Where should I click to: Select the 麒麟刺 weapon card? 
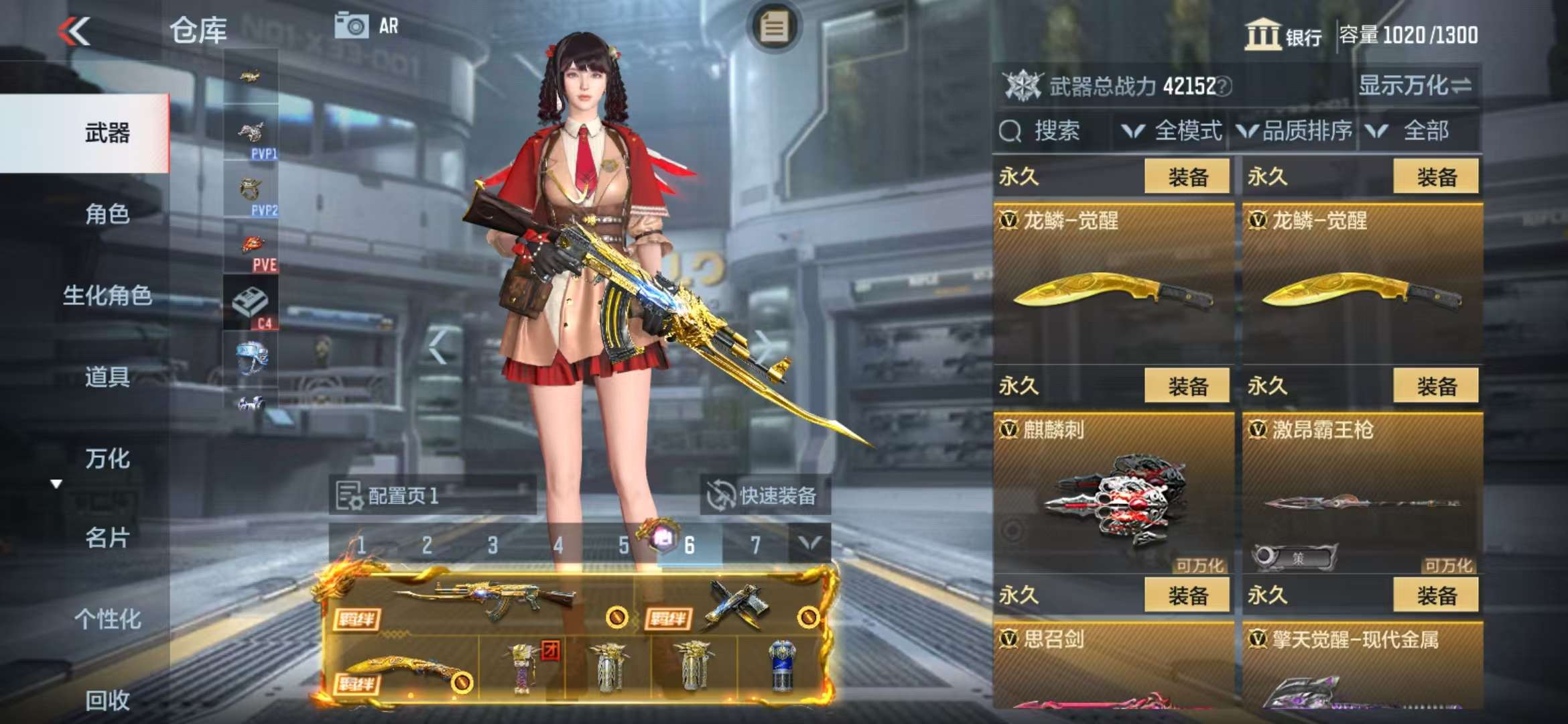tap(1114, 493)
